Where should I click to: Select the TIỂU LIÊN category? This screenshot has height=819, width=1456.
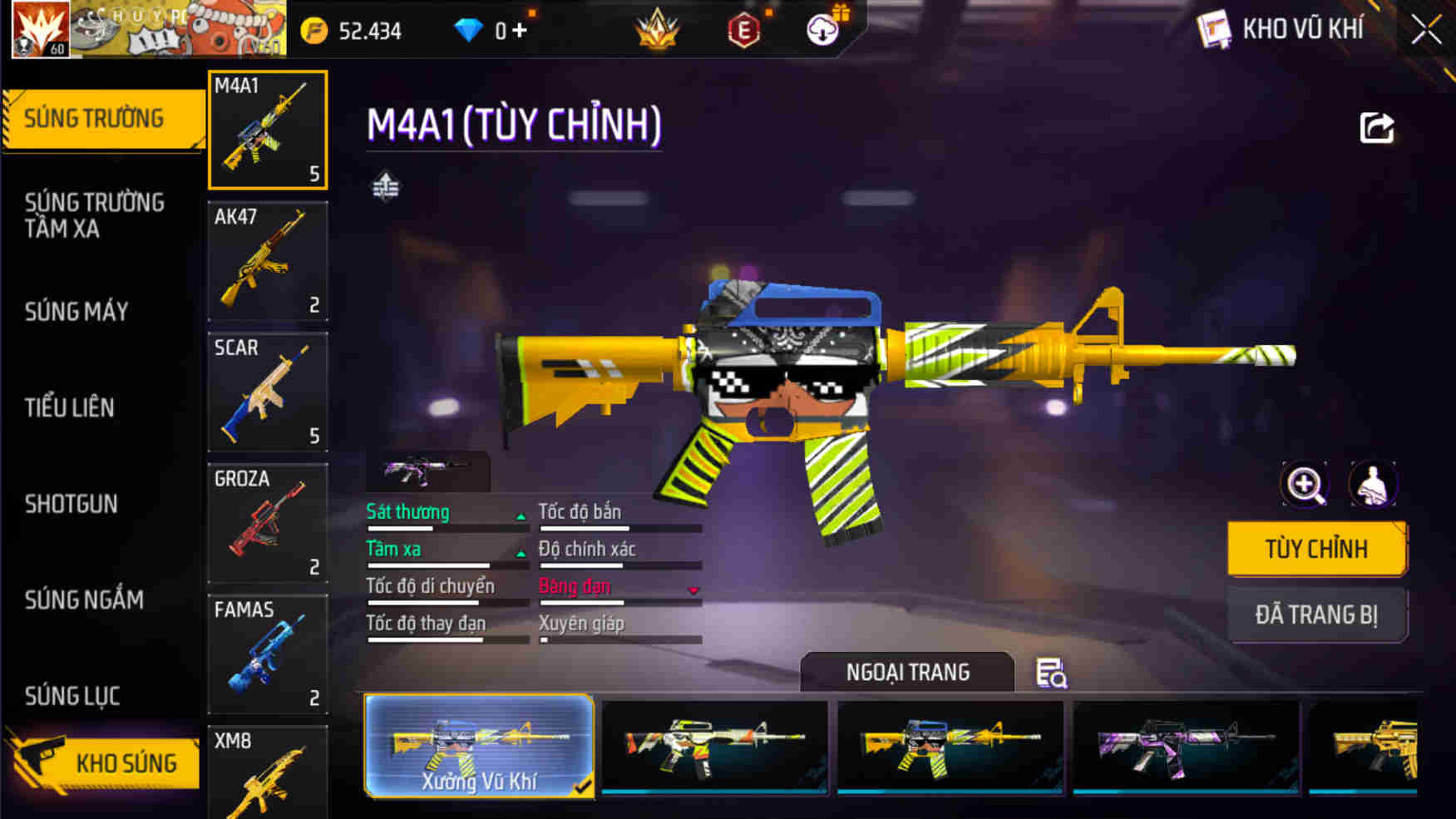[68, 407]
